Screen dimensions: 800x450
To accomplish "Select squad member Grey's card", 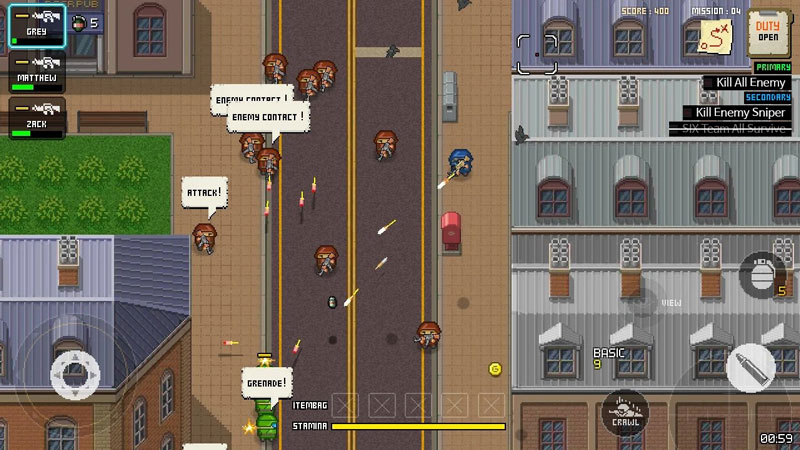I will coord(37,25).
